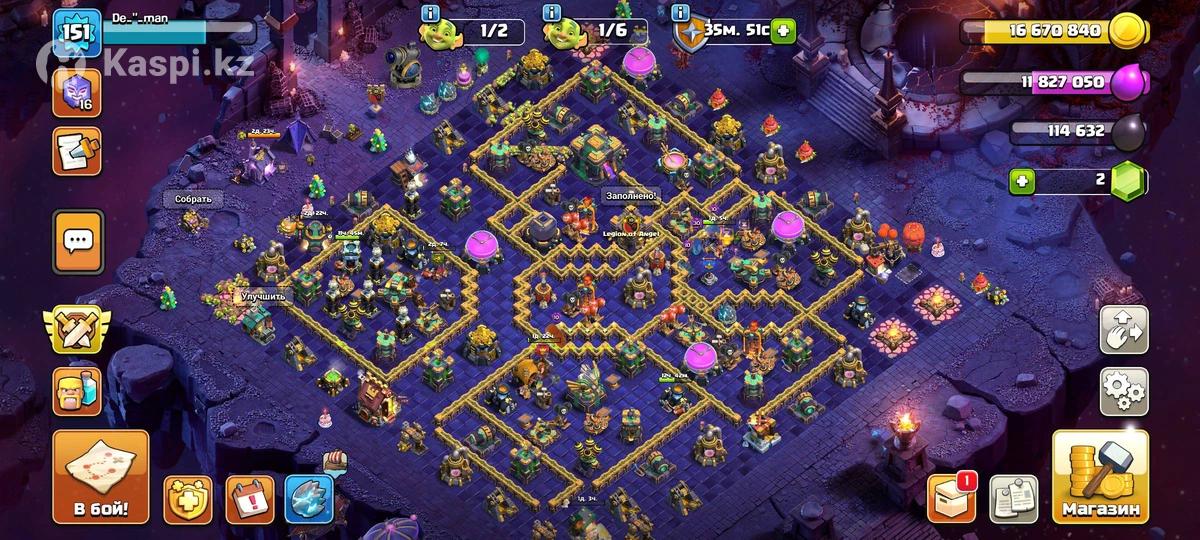Open the calendar events icon
The height and width of the screenshot is (540, 1200).
coord(249,499)
